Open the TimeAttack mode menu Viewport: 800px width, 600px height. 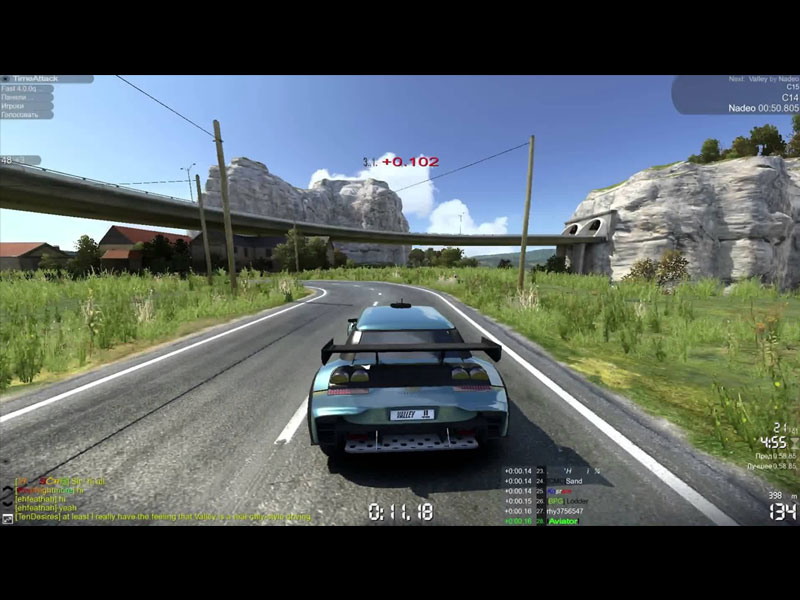[35, 79]
